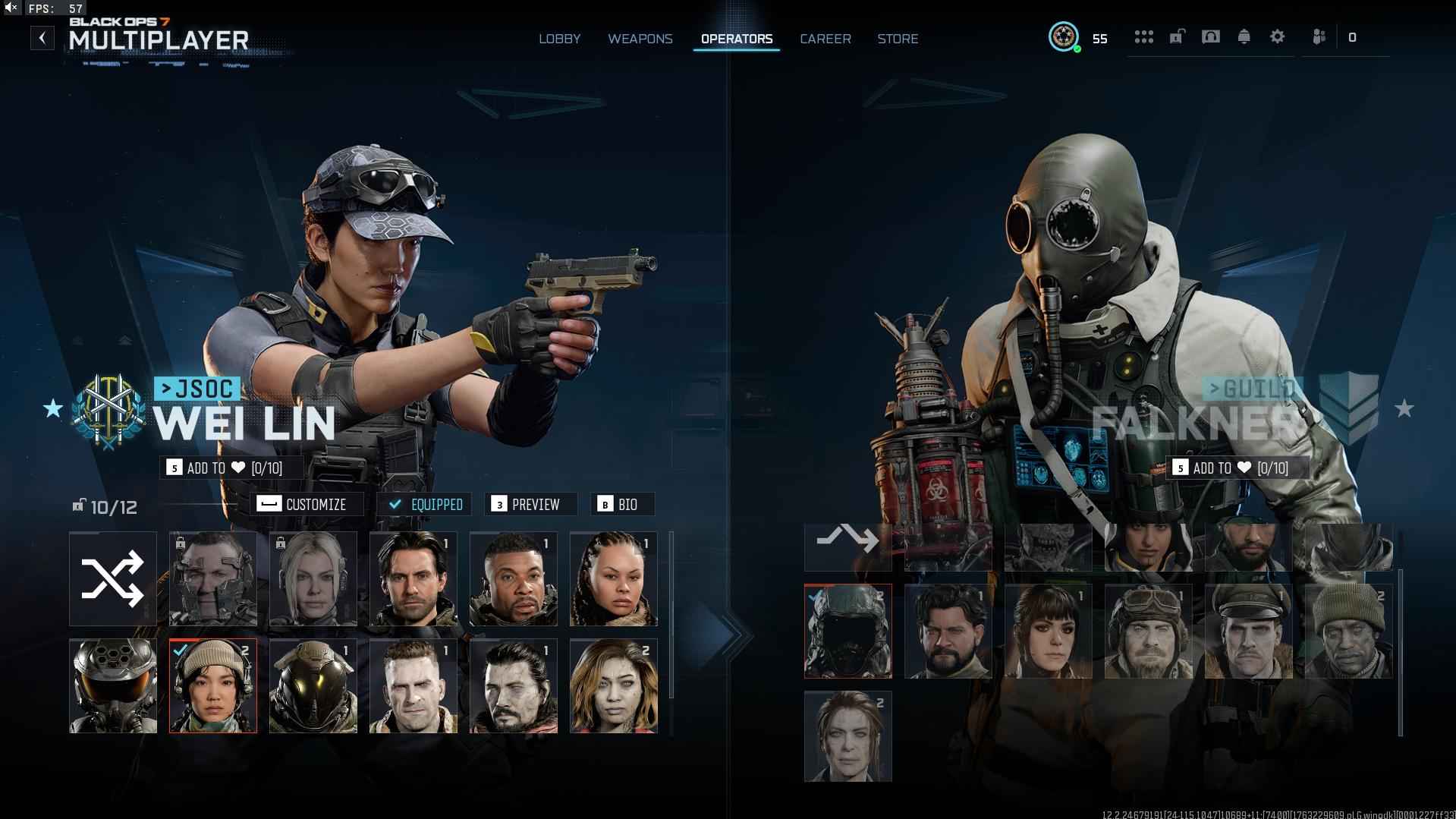Open the settings gear icon
1456x819 pixels.
coord(1277,36)
